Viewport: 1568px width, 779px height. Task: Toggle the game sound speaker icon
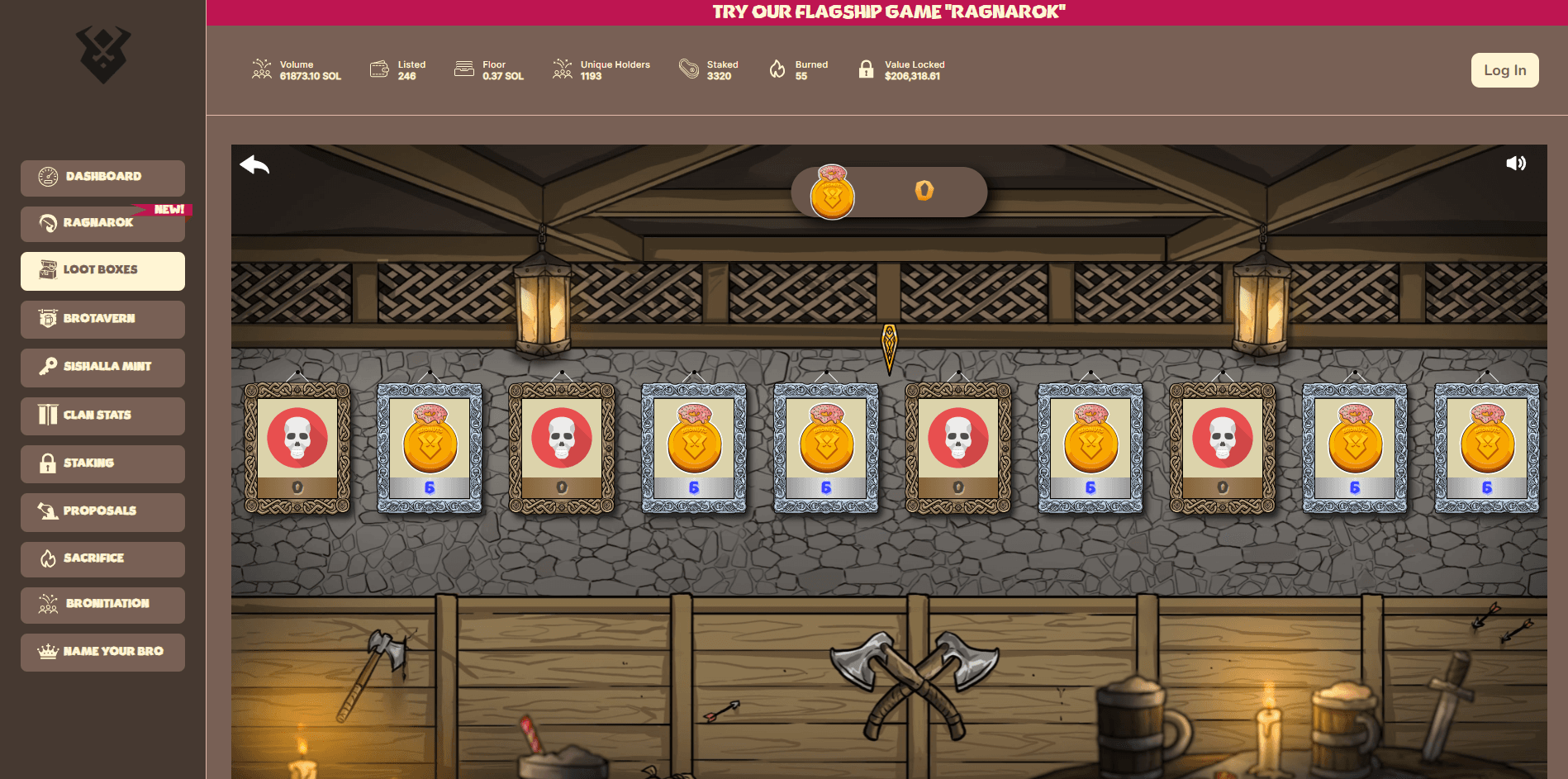coord(1515,164)
